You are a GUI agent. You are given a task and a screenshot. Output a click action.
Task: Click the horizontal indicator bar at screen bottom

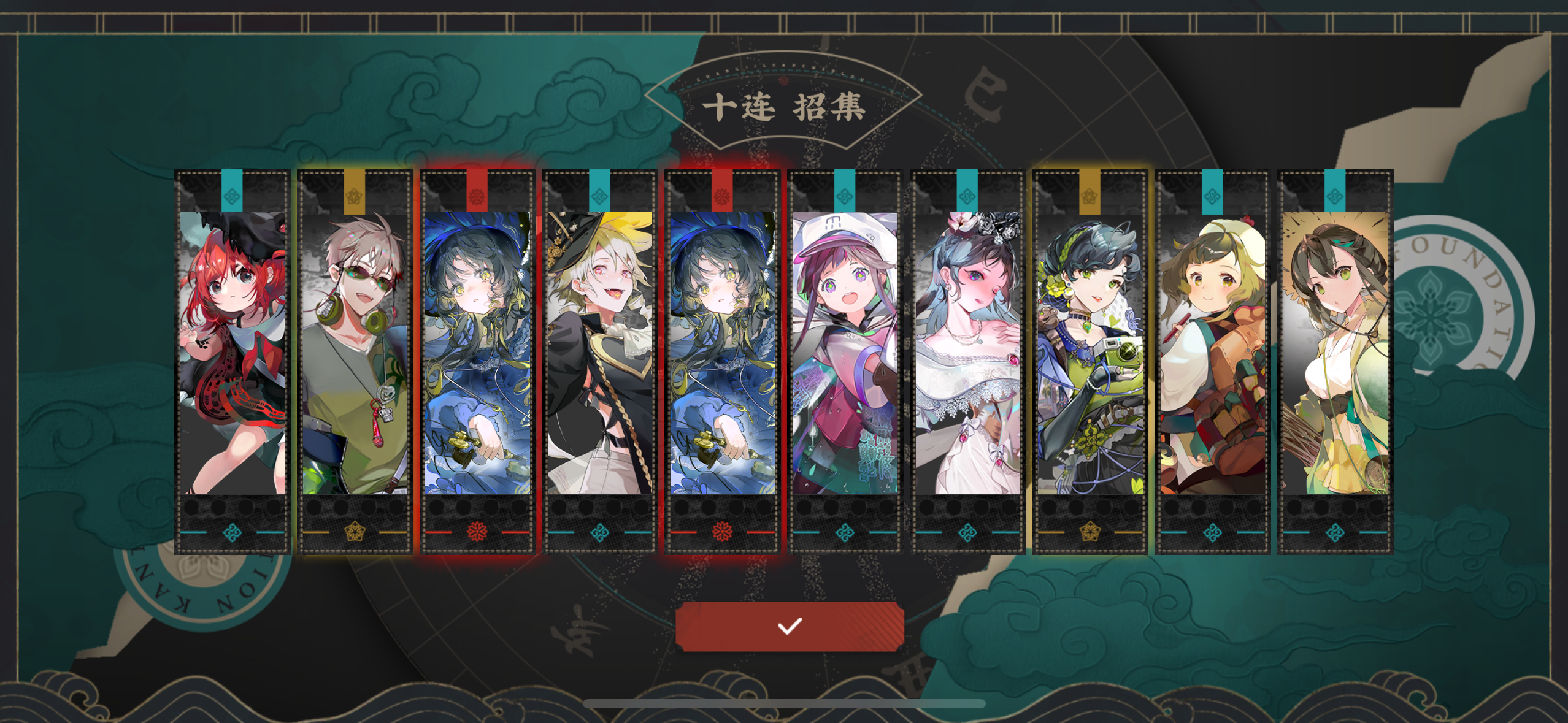point(785,704)
